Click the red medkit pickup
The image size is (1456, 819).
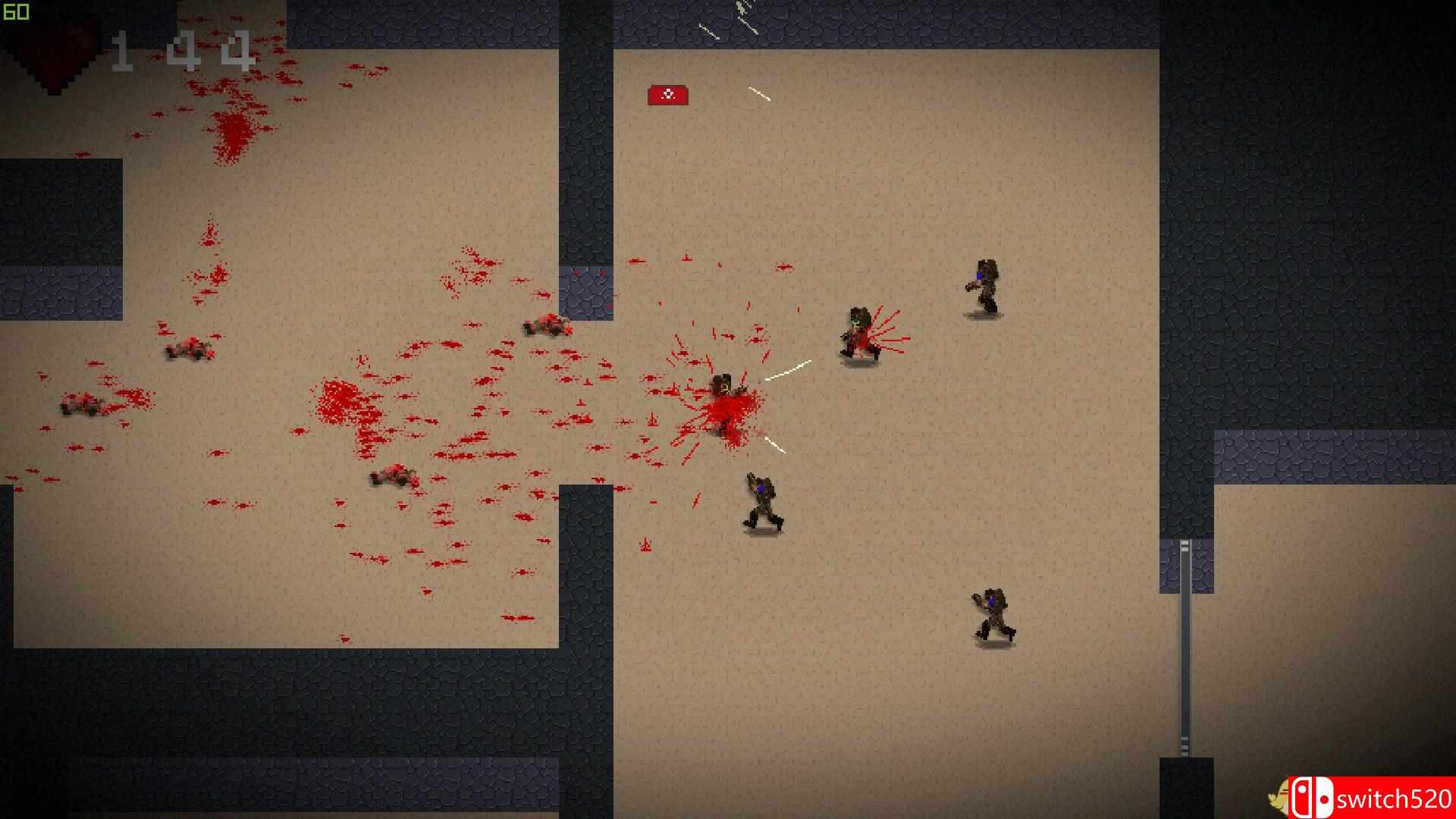pyautogui.click(x=668, y=94)
